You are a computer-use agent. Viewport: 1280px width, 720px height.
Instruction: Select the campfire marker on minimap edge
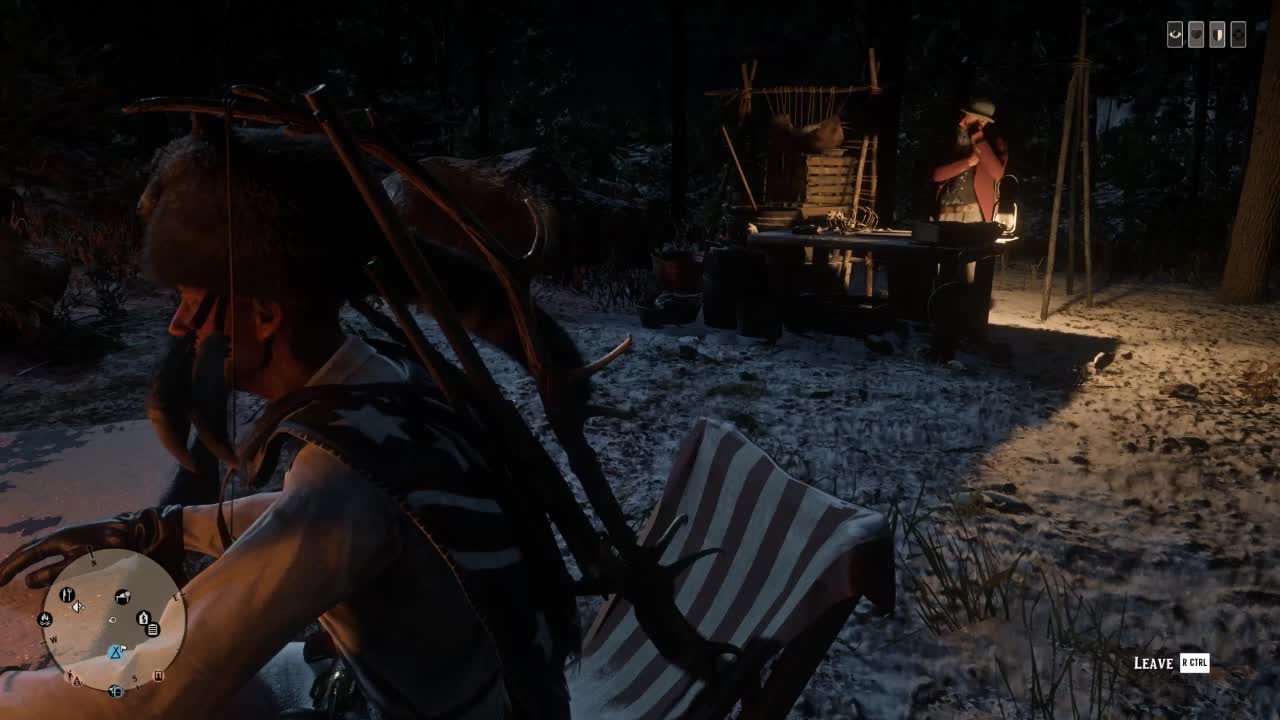(x=45, y=620)
